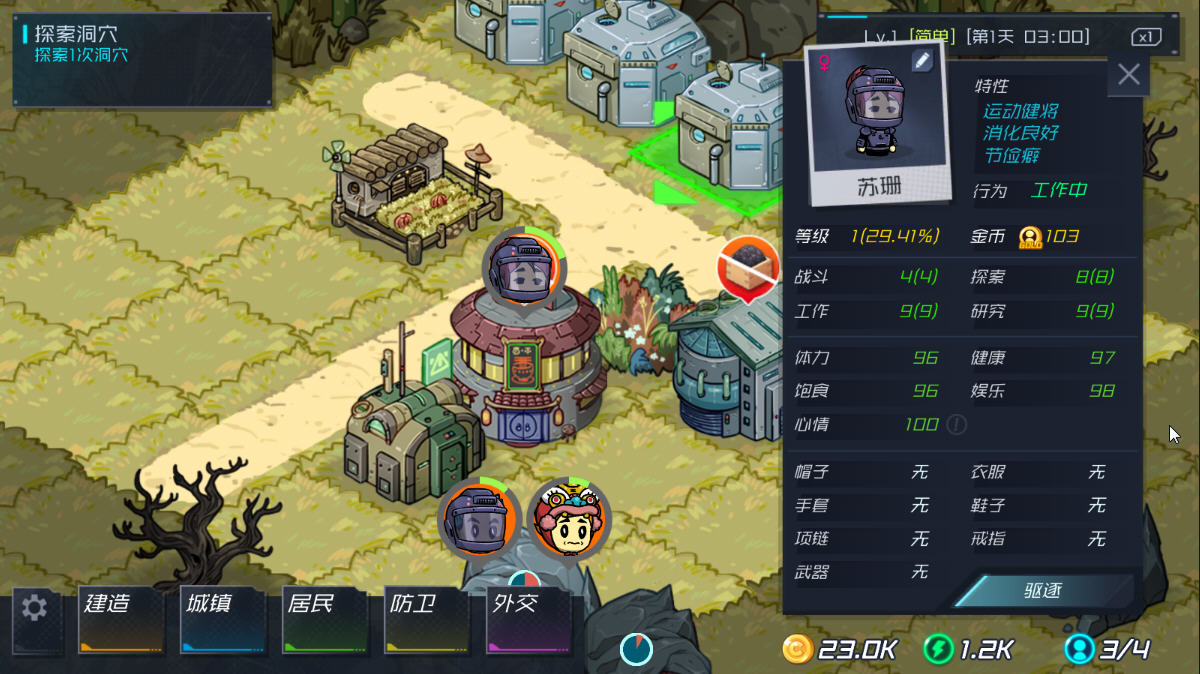Close the resident info panel
This screenshot has height=674, width=1200.
click(x=1129, y=75)
